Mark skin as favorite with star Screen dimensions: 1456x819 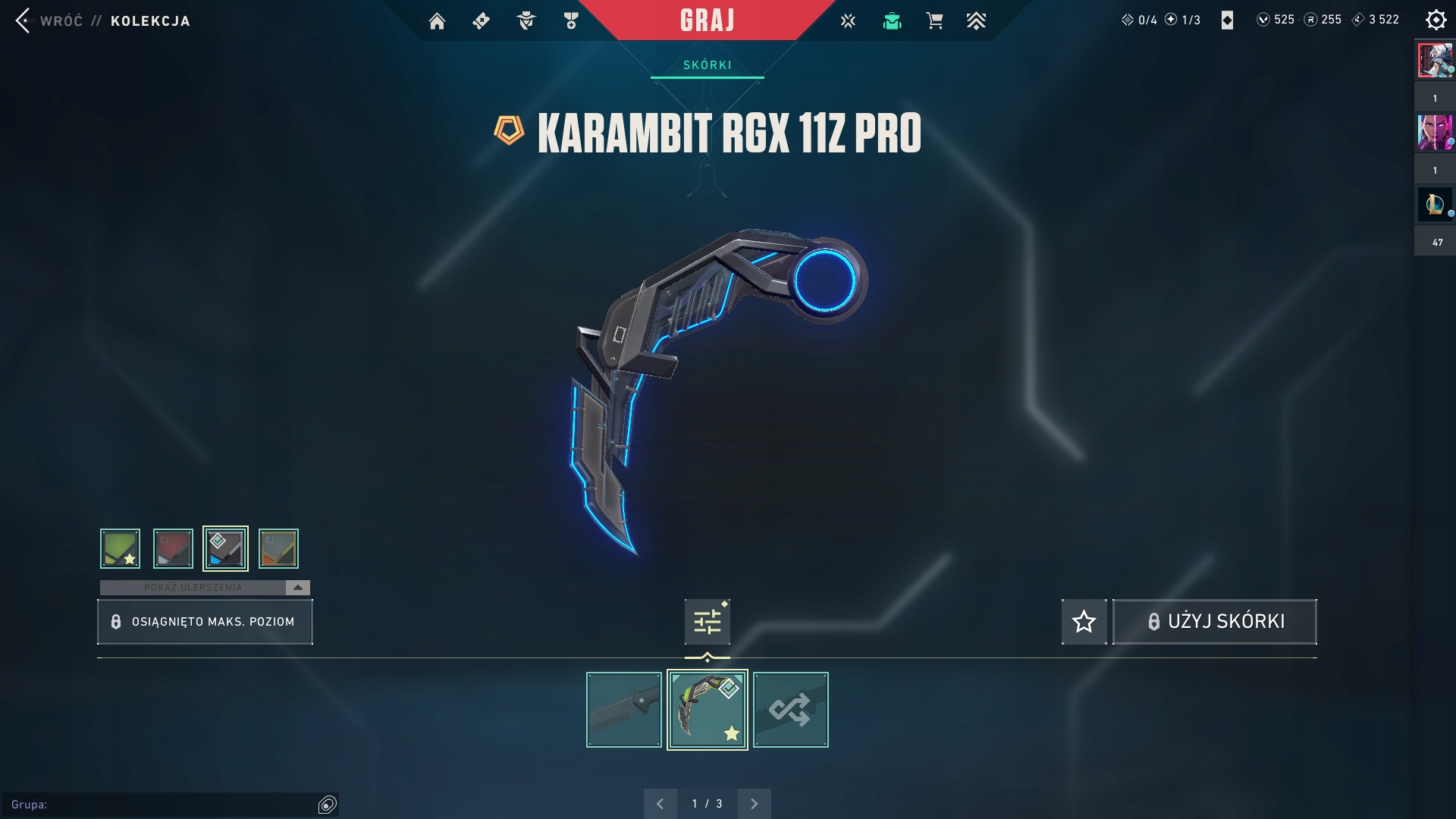pos(1084,622)
